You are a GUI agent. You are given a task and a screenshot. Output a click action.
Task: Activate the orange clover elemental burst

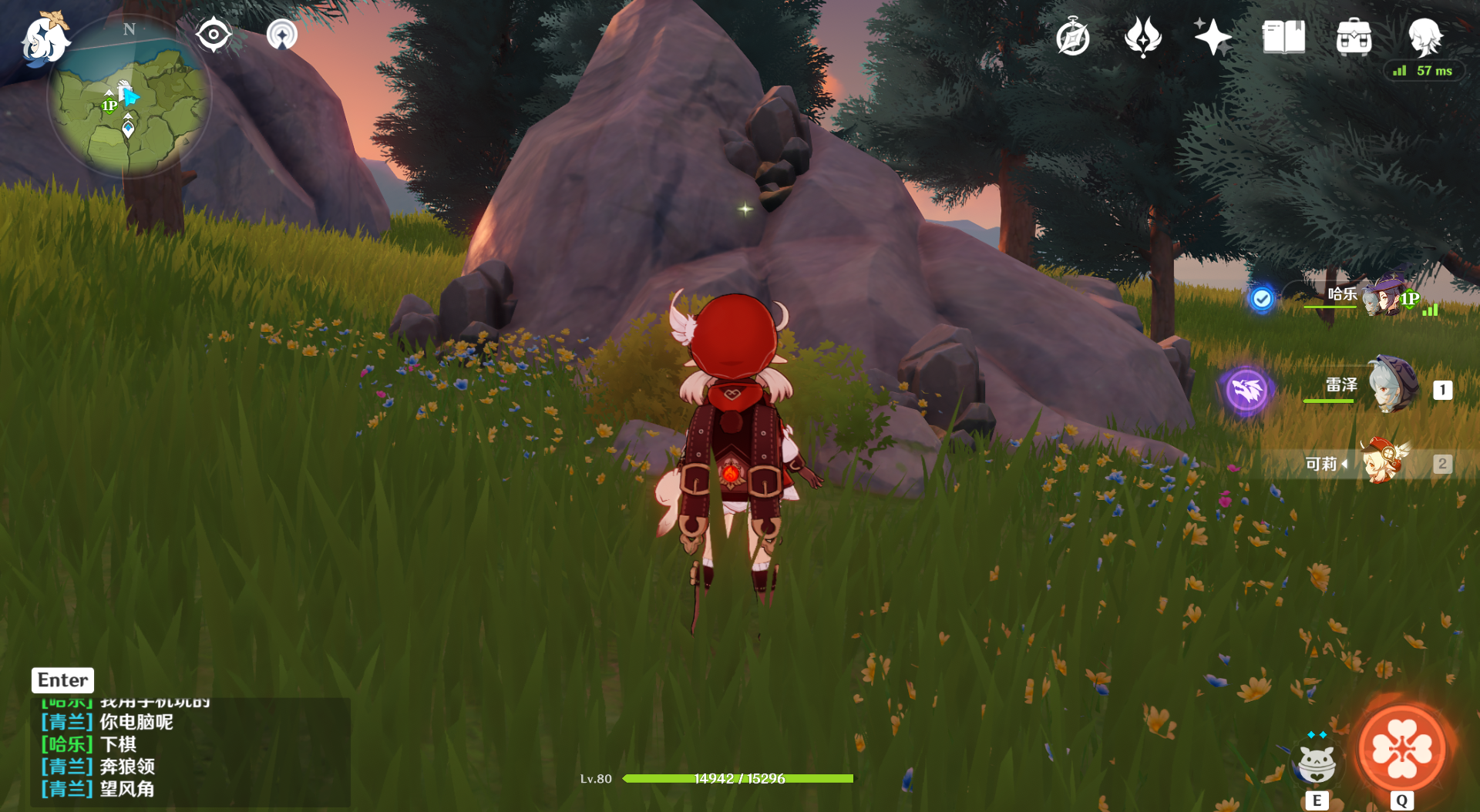pyautogui.click(x=1401, y=749)
